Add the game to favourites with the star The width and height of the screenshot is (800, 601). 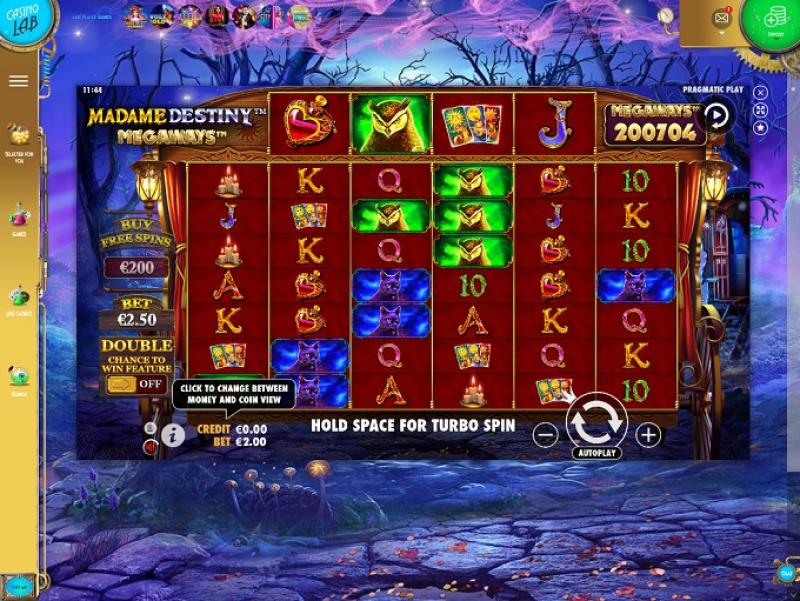pyautogui.click(x=760, y=128)
